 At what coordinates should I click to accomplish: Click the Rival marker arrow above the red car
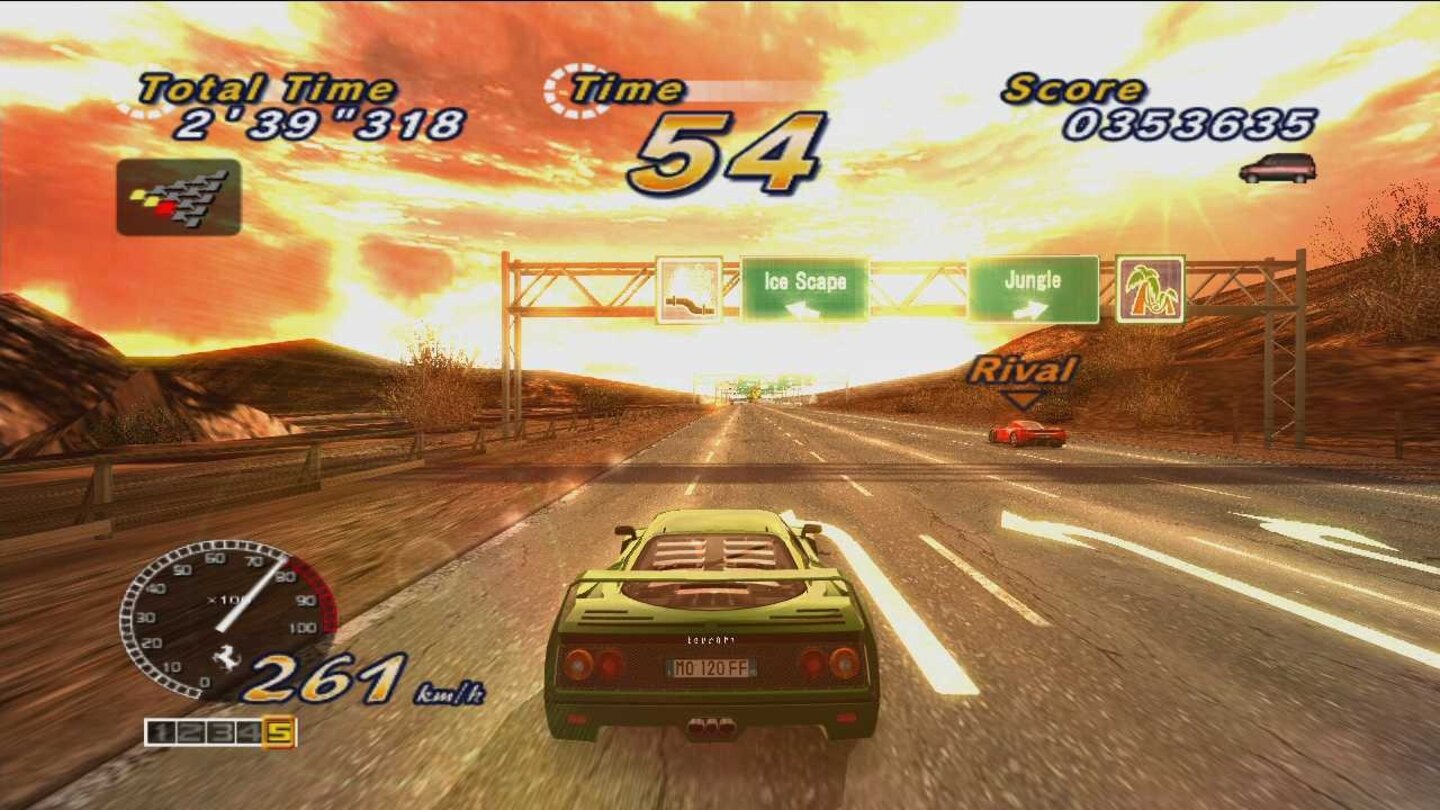[x=1022, y=398]
